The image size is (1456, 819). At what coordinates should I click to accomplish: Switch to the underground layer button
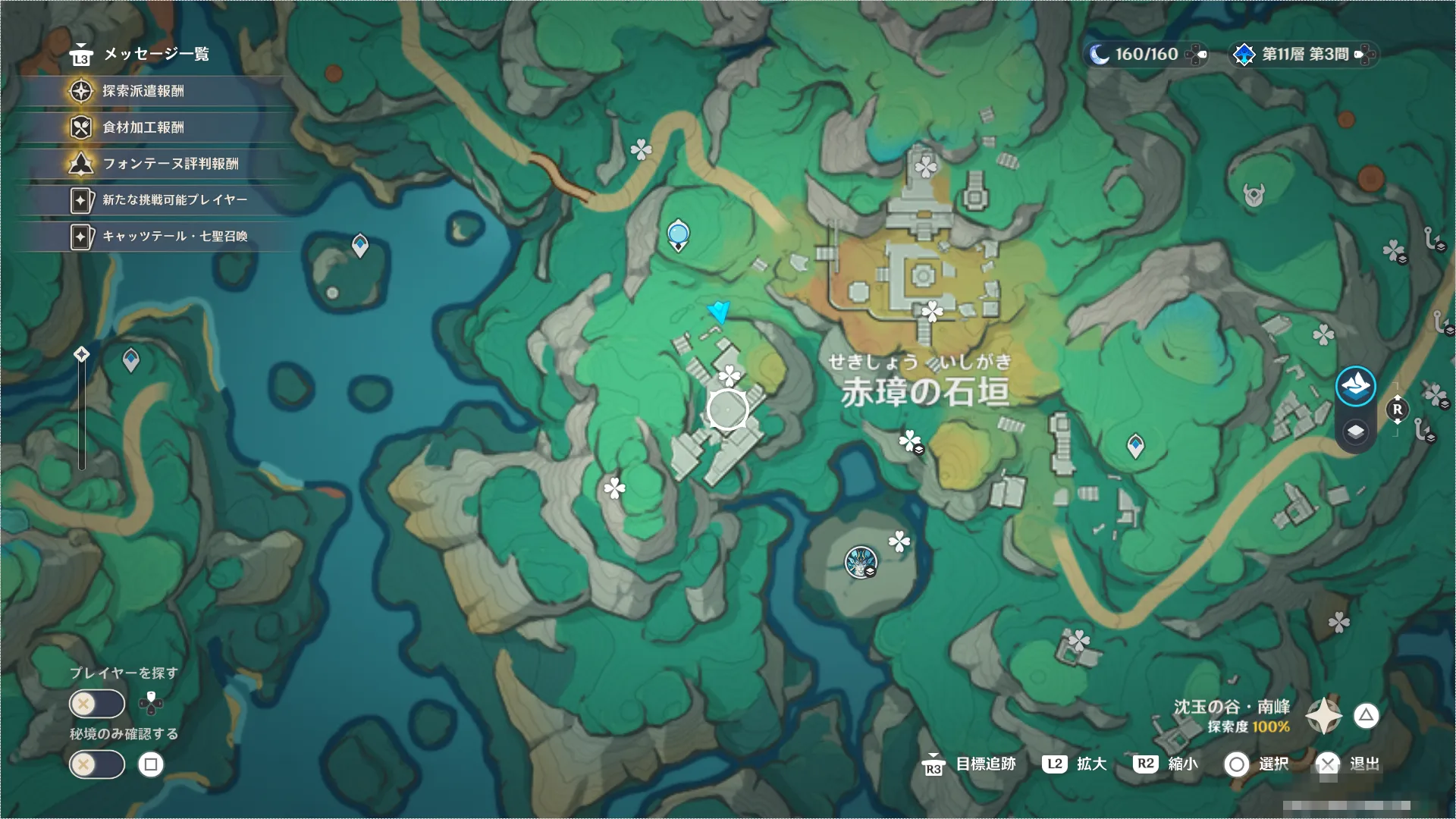1355,432
